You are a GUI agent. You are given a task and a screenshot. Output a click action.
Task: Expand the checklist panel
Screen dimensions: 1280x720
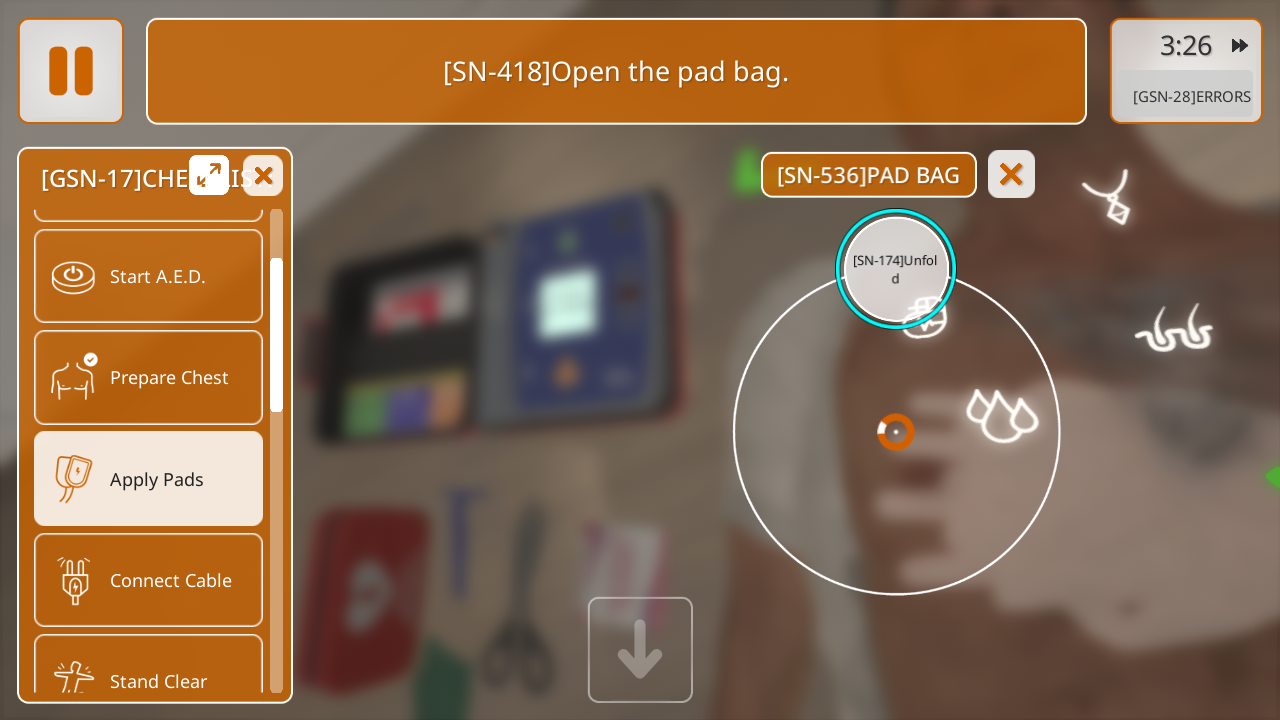coord(209,175)
